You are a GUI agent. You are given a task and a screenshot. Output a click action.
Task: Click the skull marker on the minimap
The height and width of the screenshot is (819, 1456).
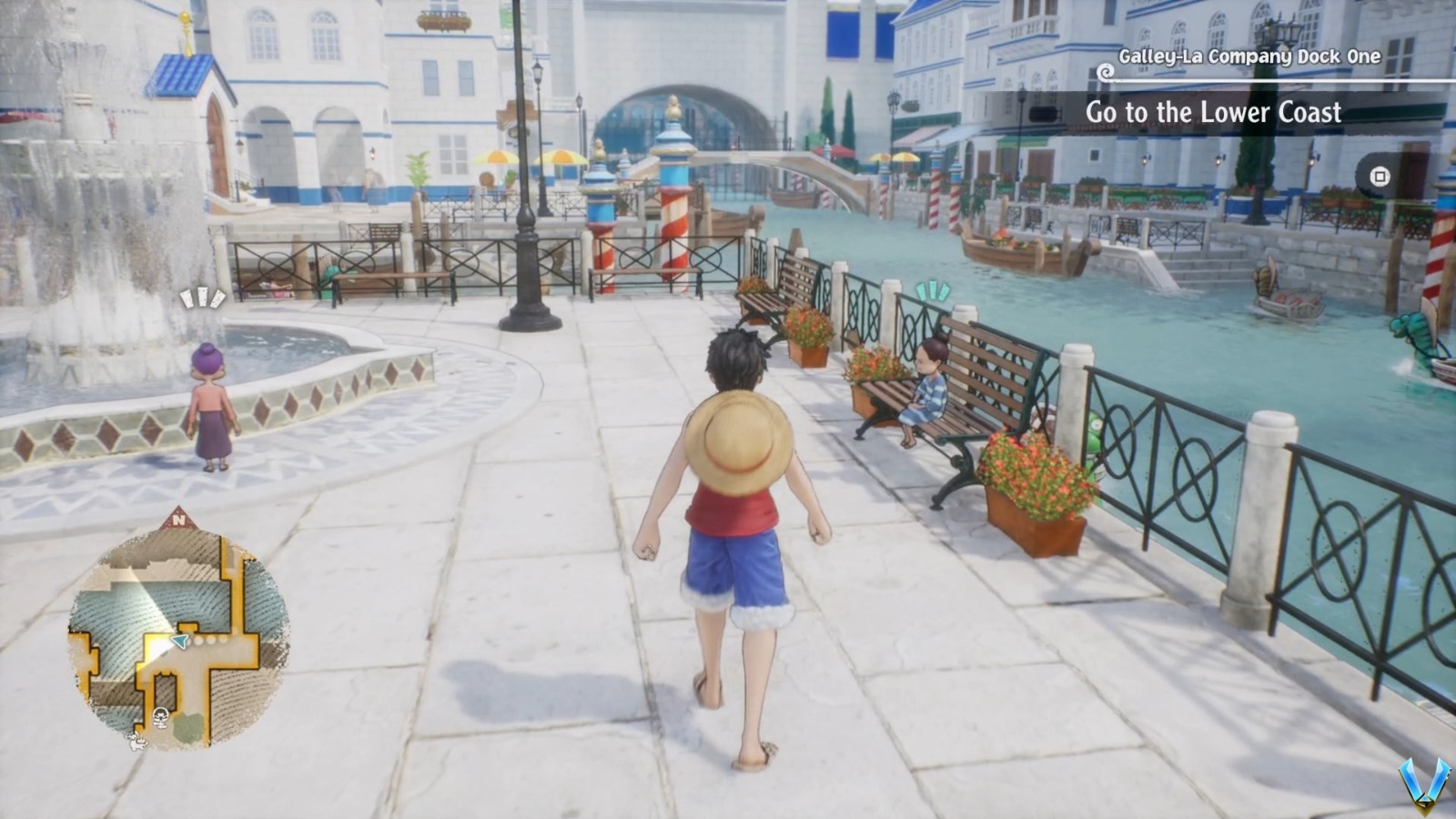[160, 717]
